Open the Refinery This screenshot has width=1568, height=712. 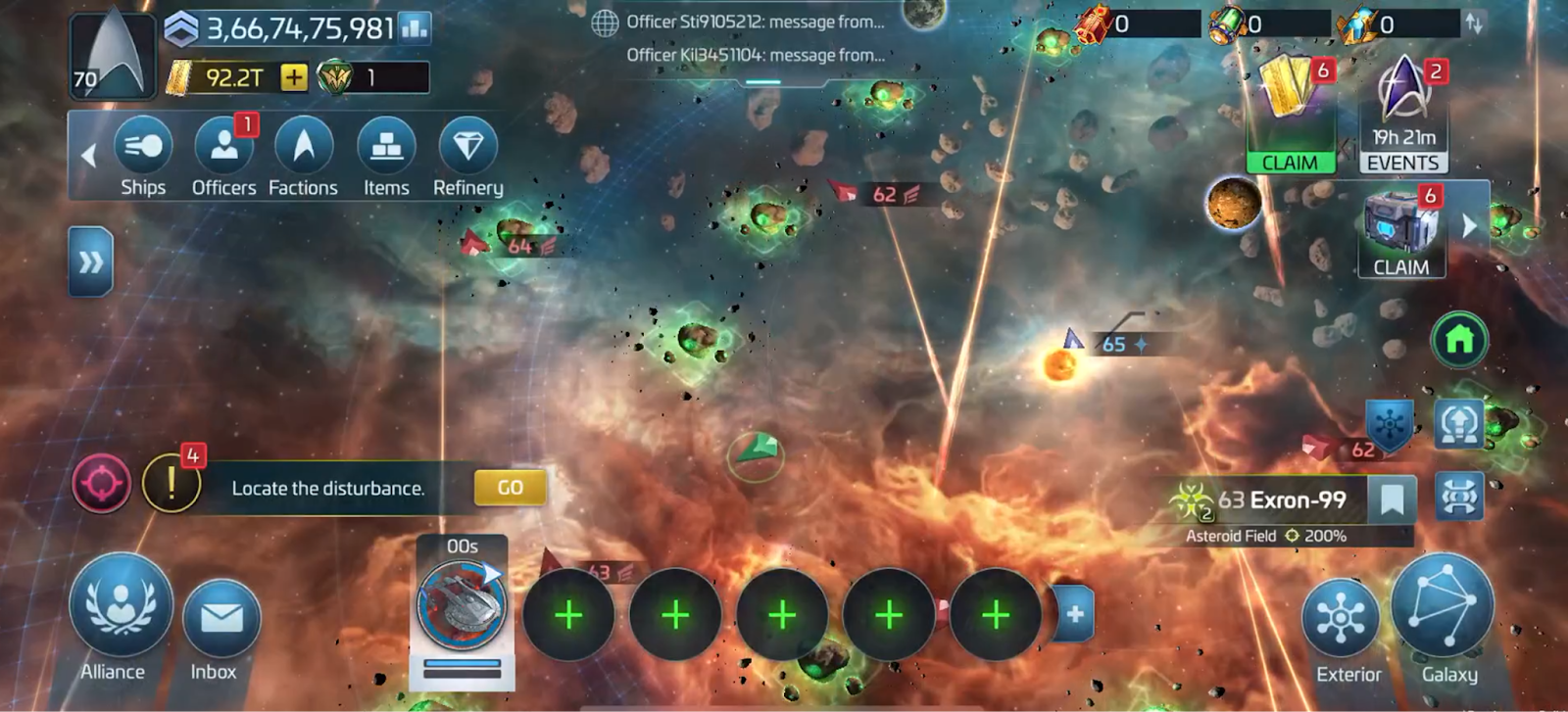point(467,155)
